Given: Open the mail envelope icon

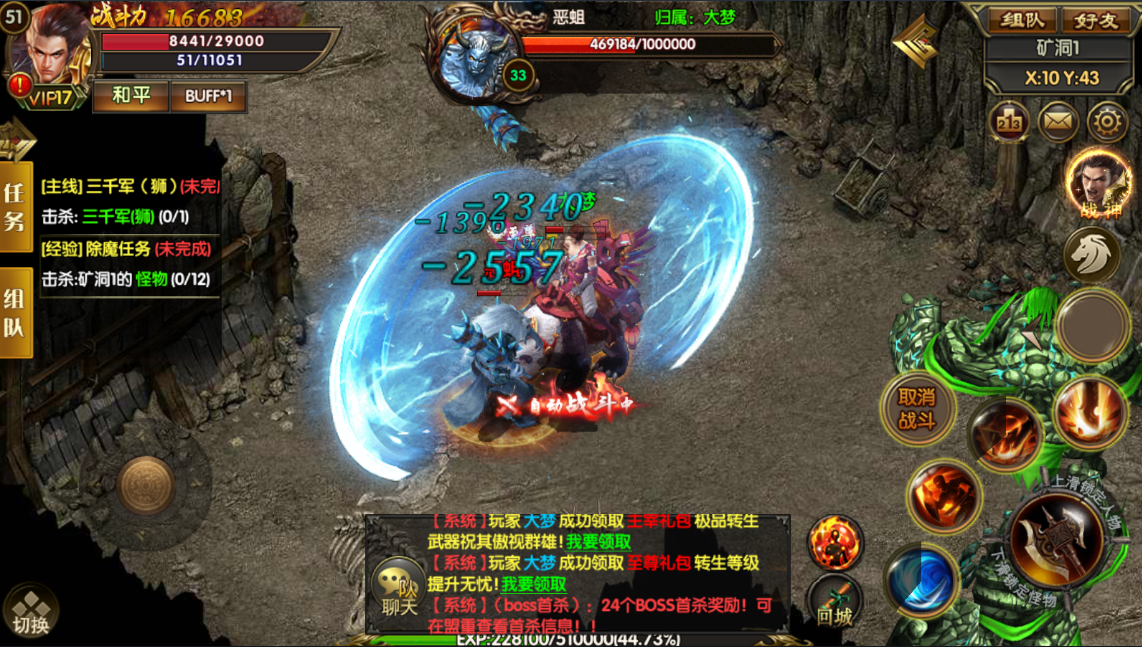Looking at the screenshot, I should [x=1058, y=122].
